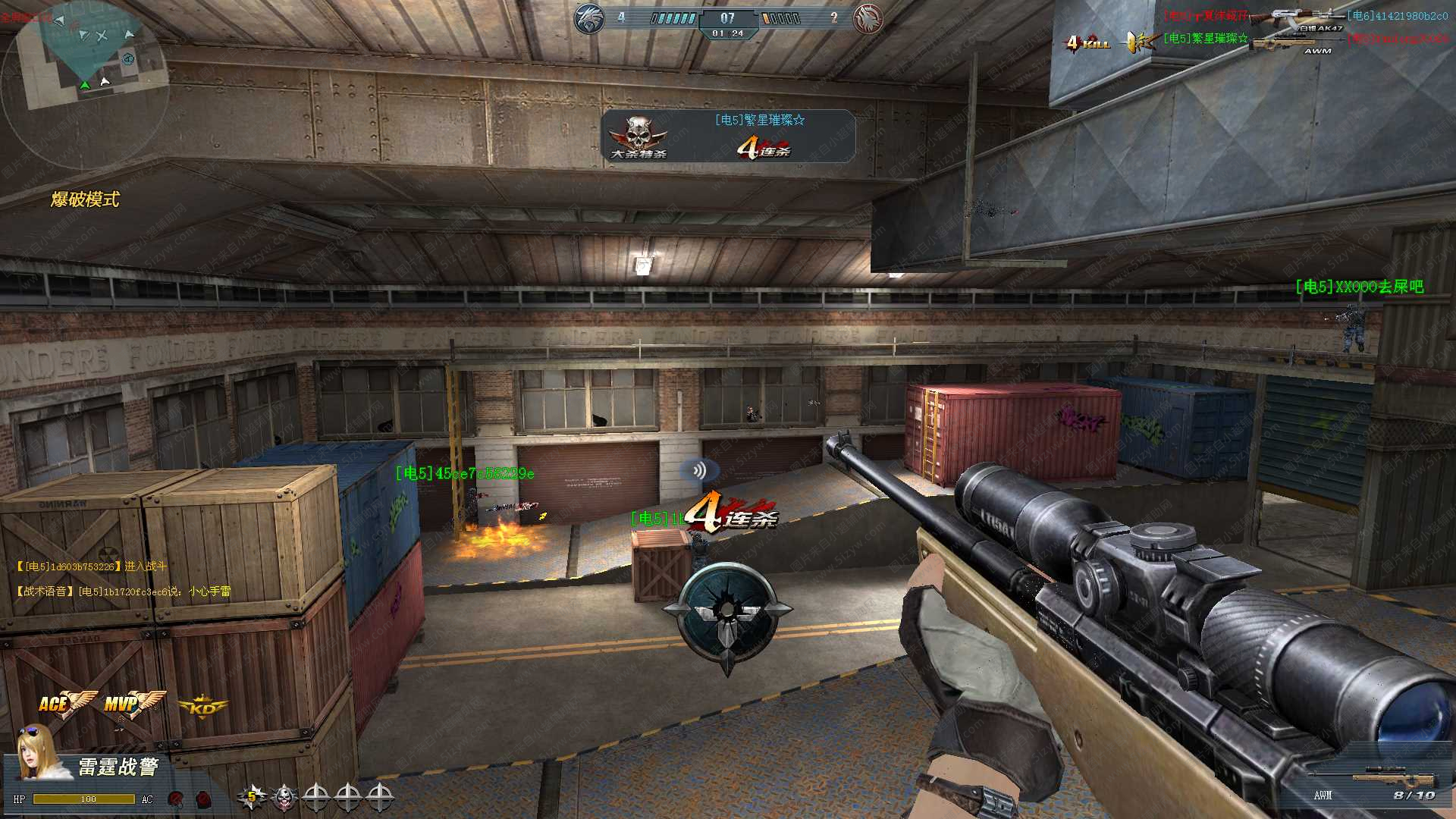1456x819 pixels.
Task: Click the voice chat speaker indicator
Action: pyautogui.click(x=699, y=470)
